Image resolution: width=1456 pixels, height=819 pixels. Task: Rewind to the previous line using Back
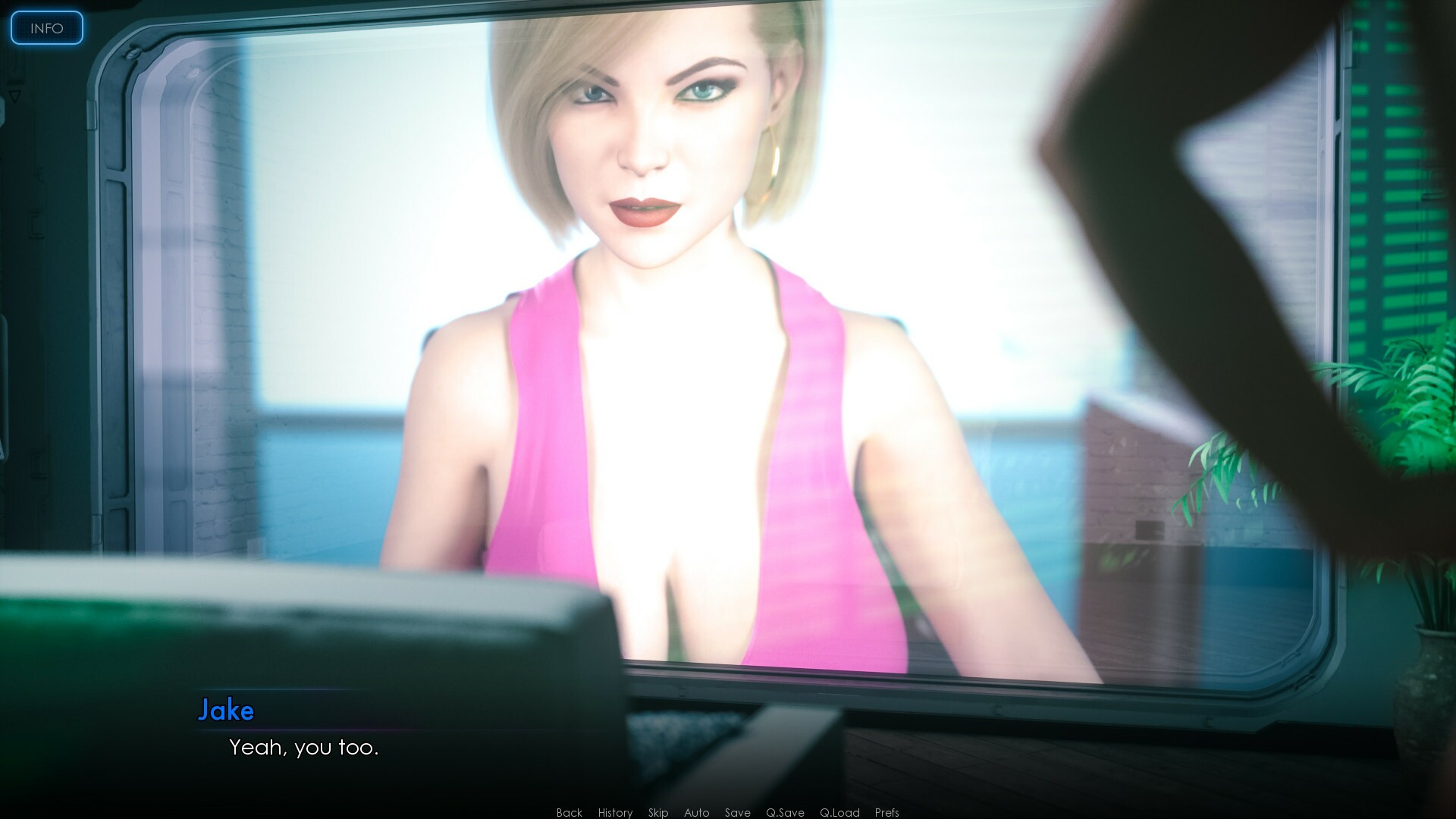(568, 812)
